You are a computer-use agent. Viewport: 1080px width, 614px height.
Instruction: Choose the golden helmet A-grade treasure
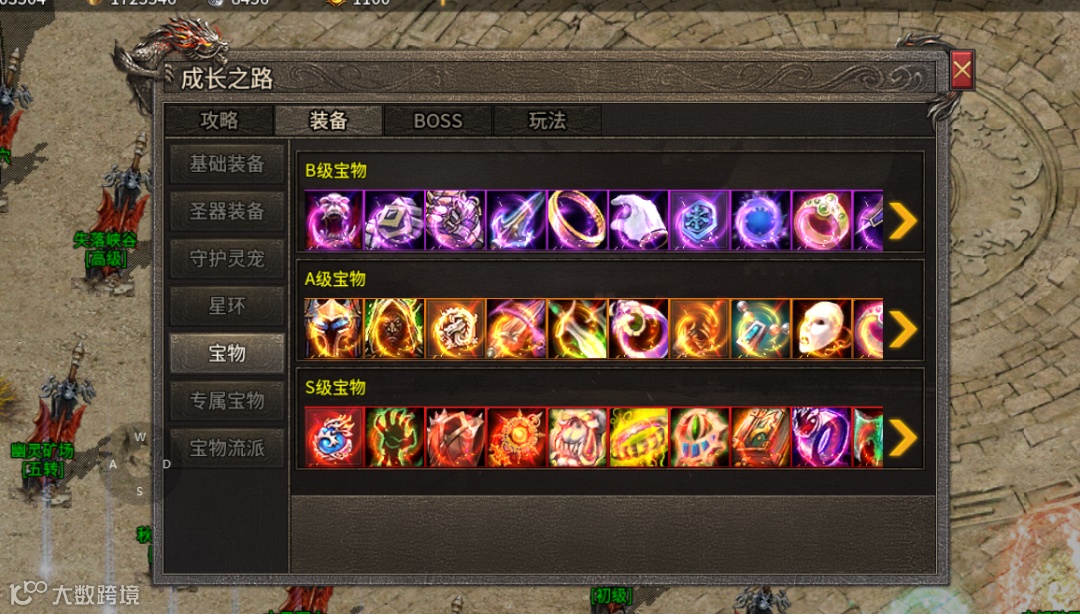[333, 329]
